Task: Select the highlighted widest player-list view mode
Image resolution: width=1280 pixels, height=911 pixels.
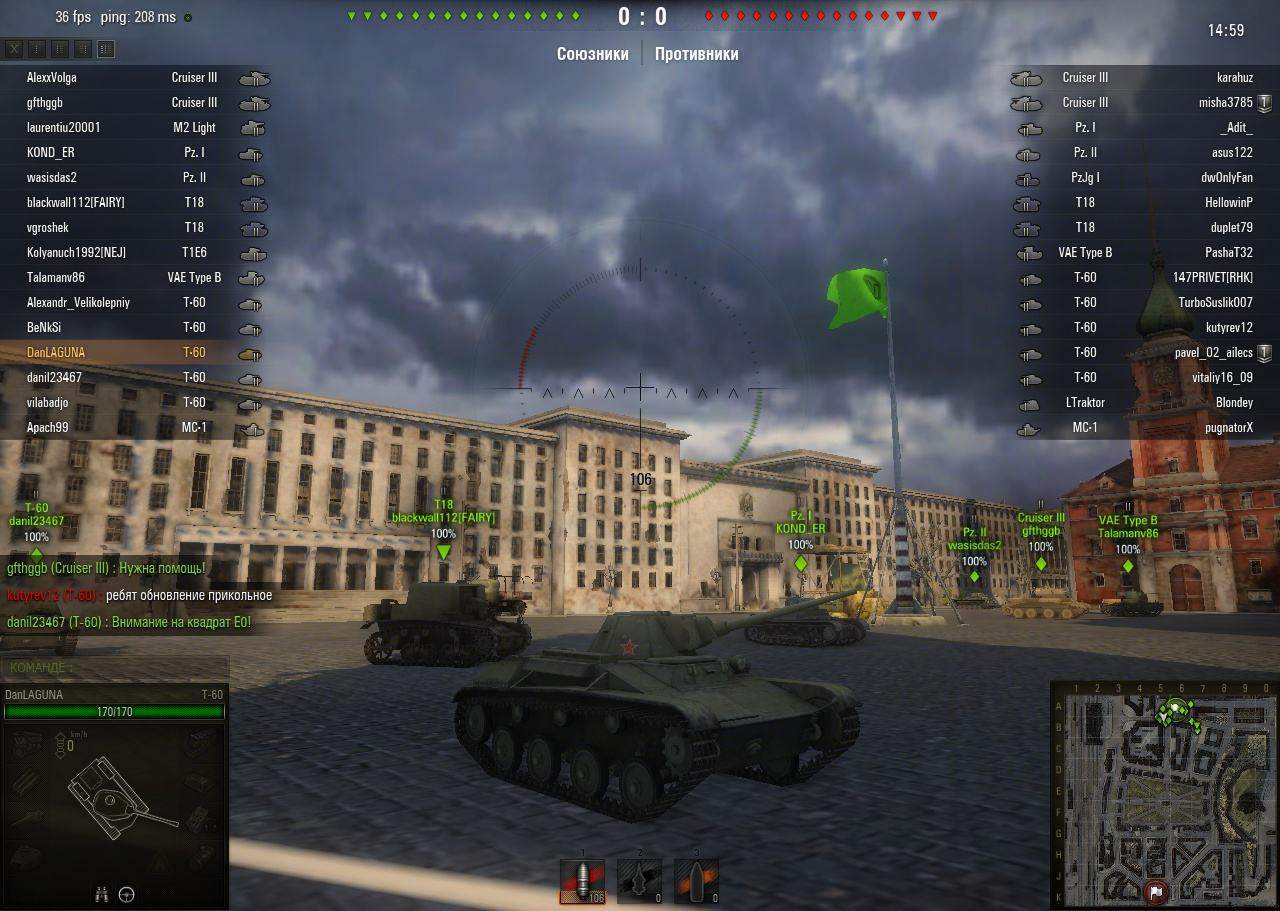Action: (106, 49)
